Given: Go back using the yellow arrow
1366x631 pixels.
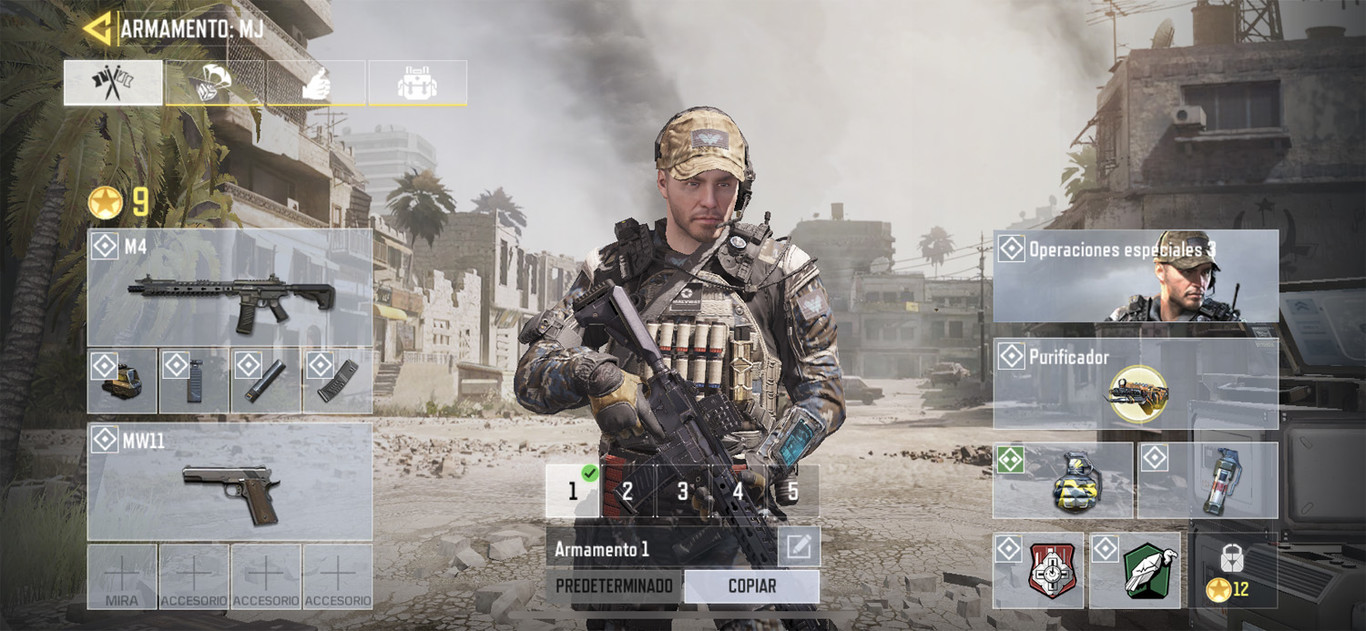Looking at the screenshot, I should (x=97, y=28).
